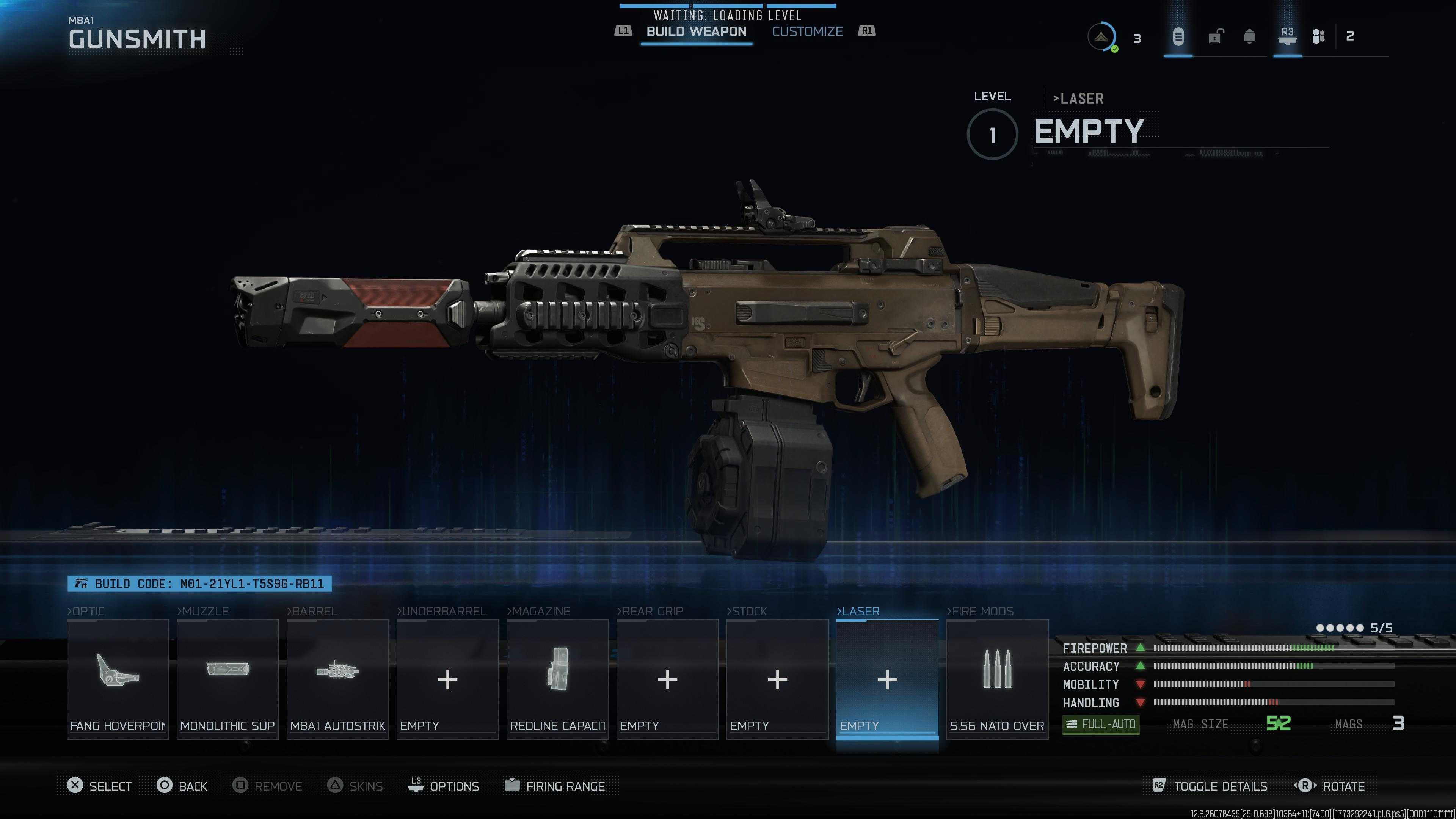Viewport: 1456px width, 819px height.
Task: Open the player rank emblem icon
Action: (x=1100, y=37)
